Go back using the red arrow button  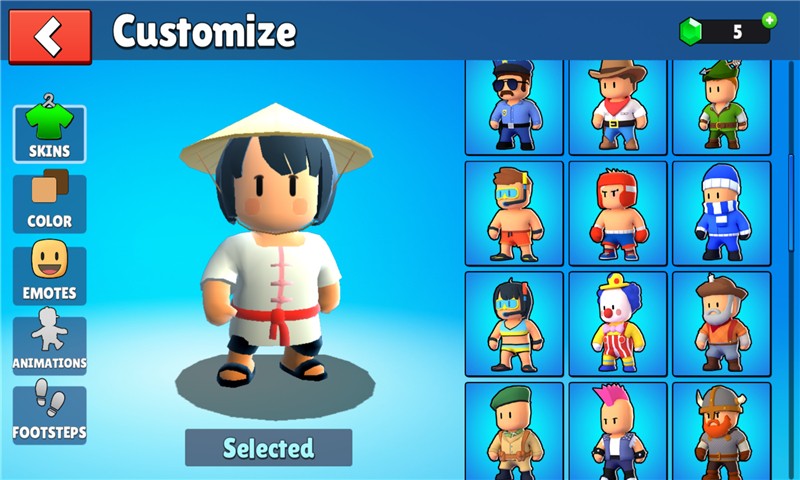pos(49,36)
